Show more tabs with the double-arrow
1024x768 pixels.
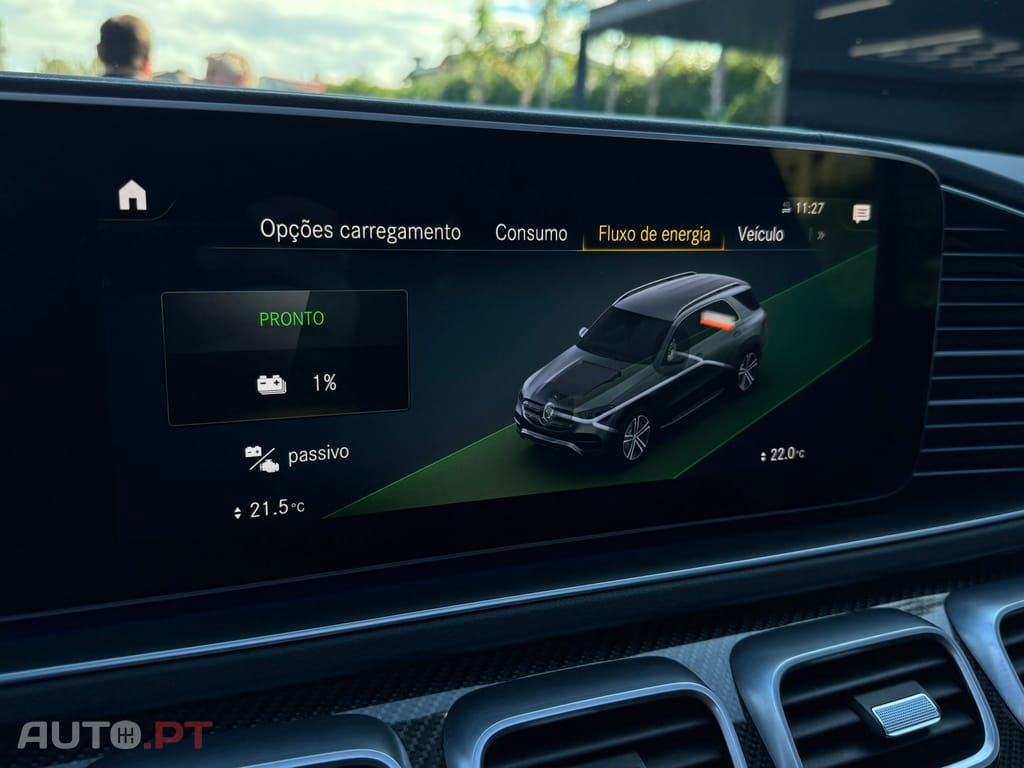click(x=821, y=235)
